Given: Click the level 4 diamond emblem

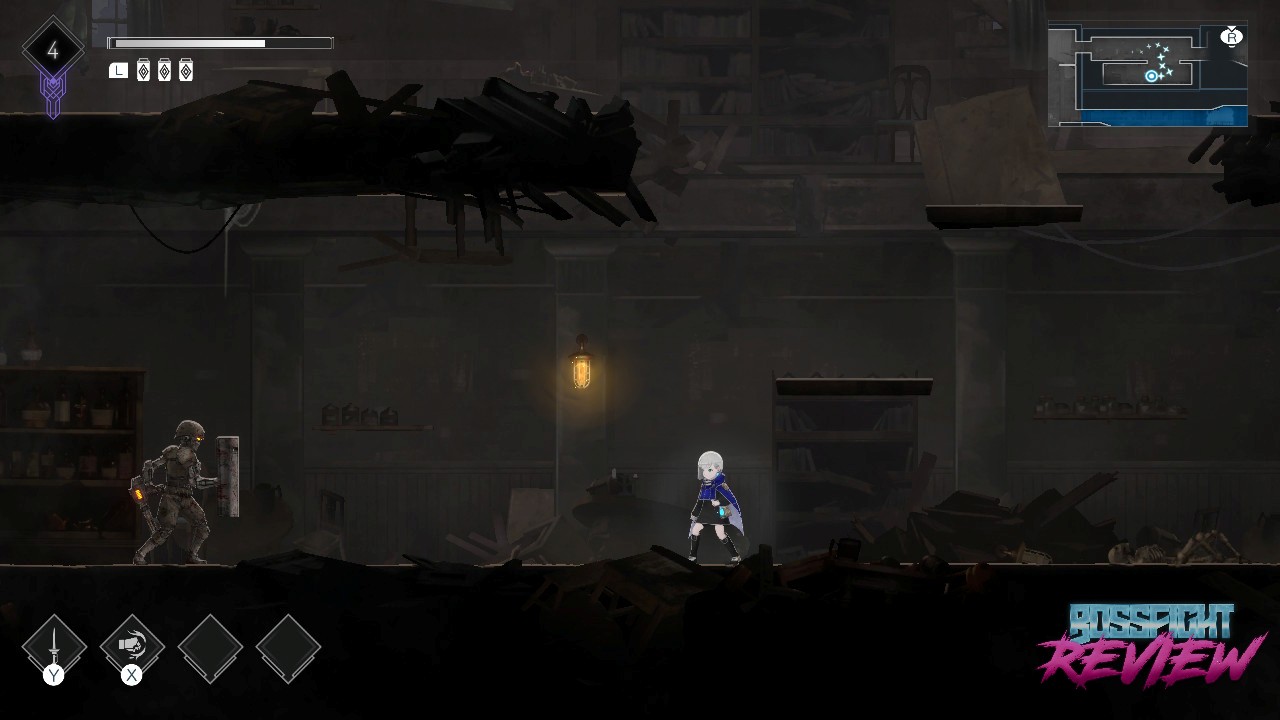Looking at the screenshot, I should 53,51.
